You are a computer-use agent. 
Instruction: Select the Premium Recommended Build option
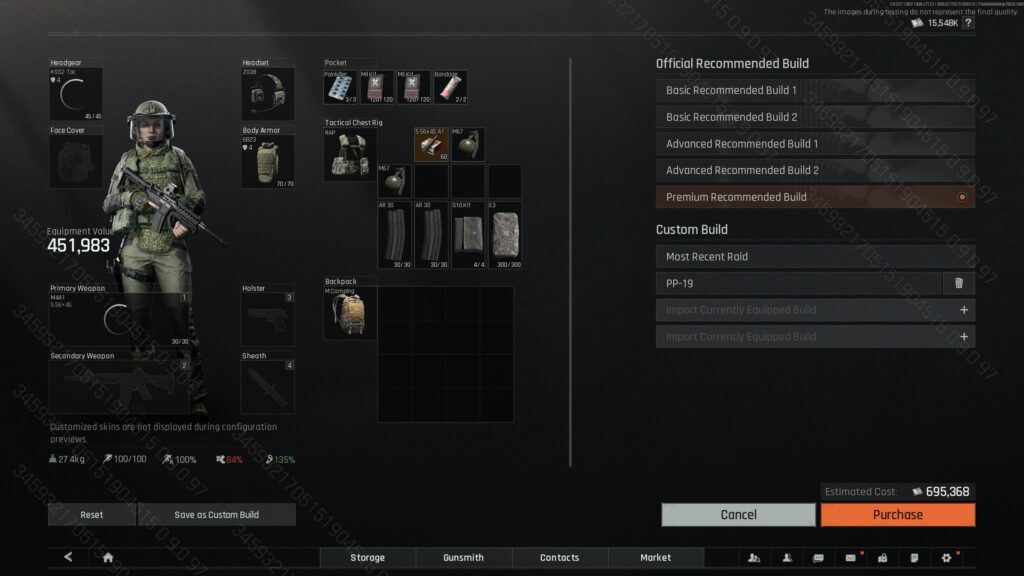(814, 197)
